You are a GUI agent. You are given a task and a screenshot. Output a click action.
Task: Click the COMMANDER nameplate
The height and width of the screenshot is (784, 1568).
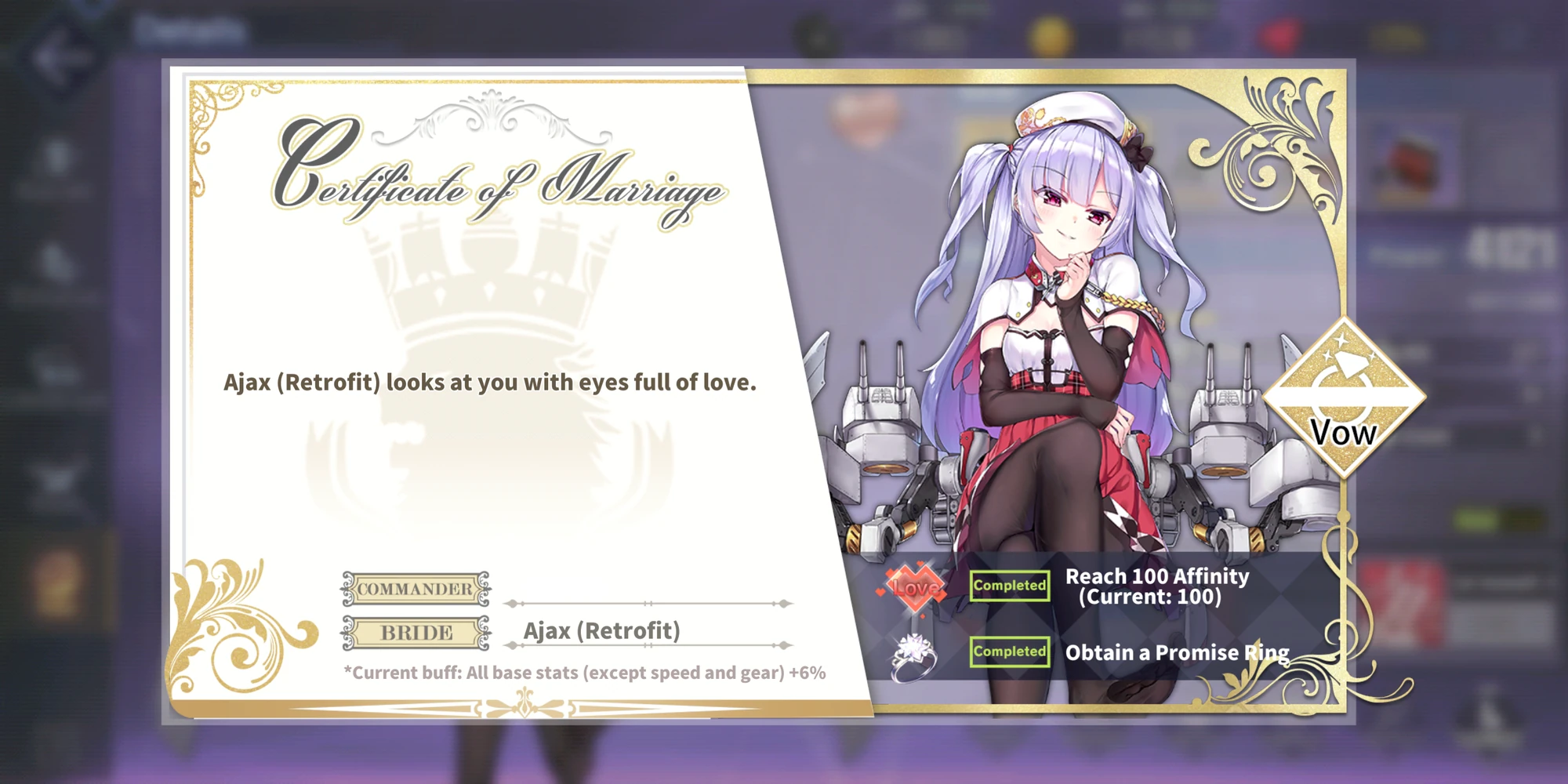pos(416,588)
